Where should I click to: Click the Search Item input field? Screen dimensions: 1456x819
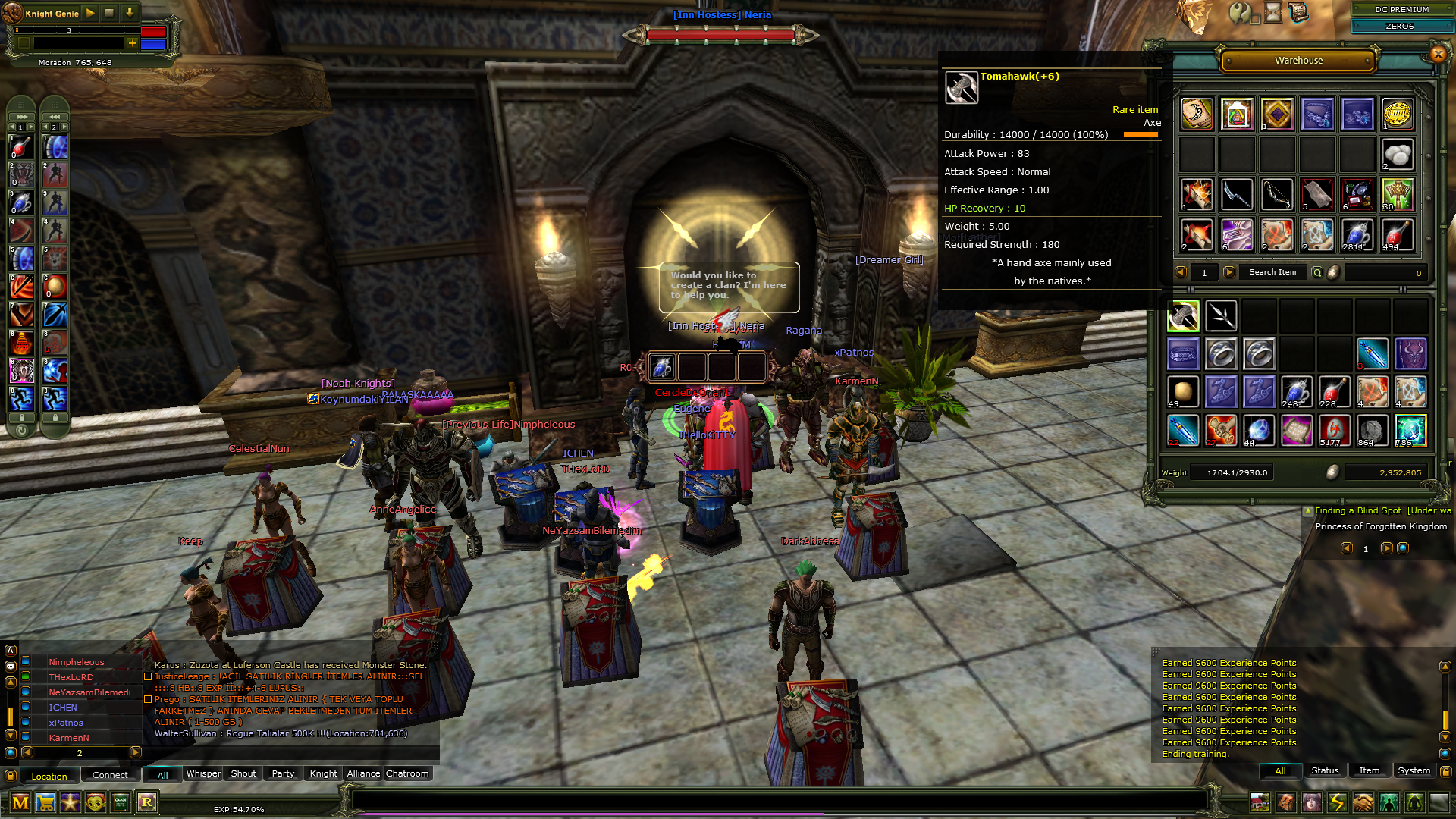tap(1272, 271)
